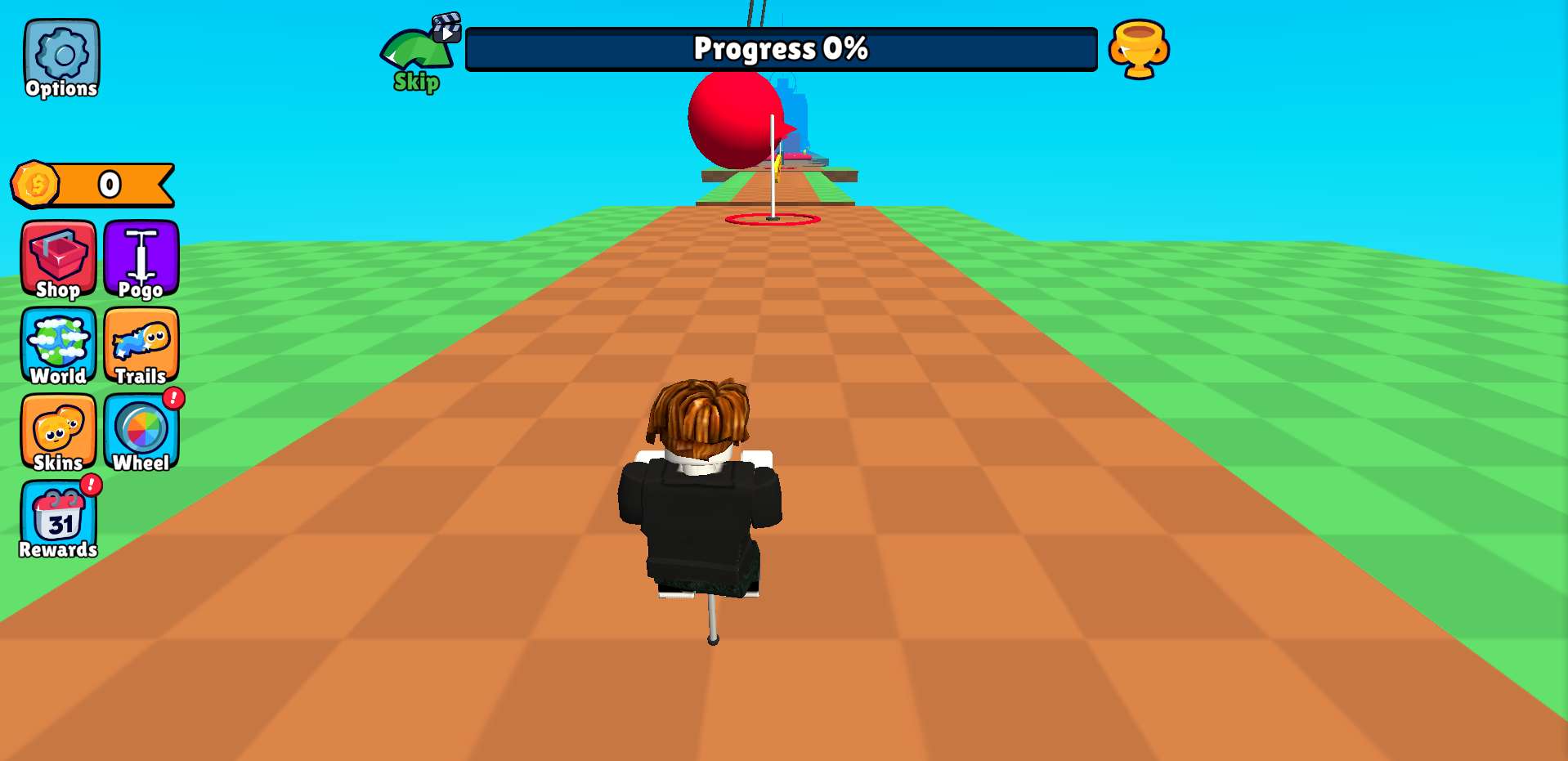Show the Trails menu
This screenshot has height=761, width=1568.
[x=141, y=346]
